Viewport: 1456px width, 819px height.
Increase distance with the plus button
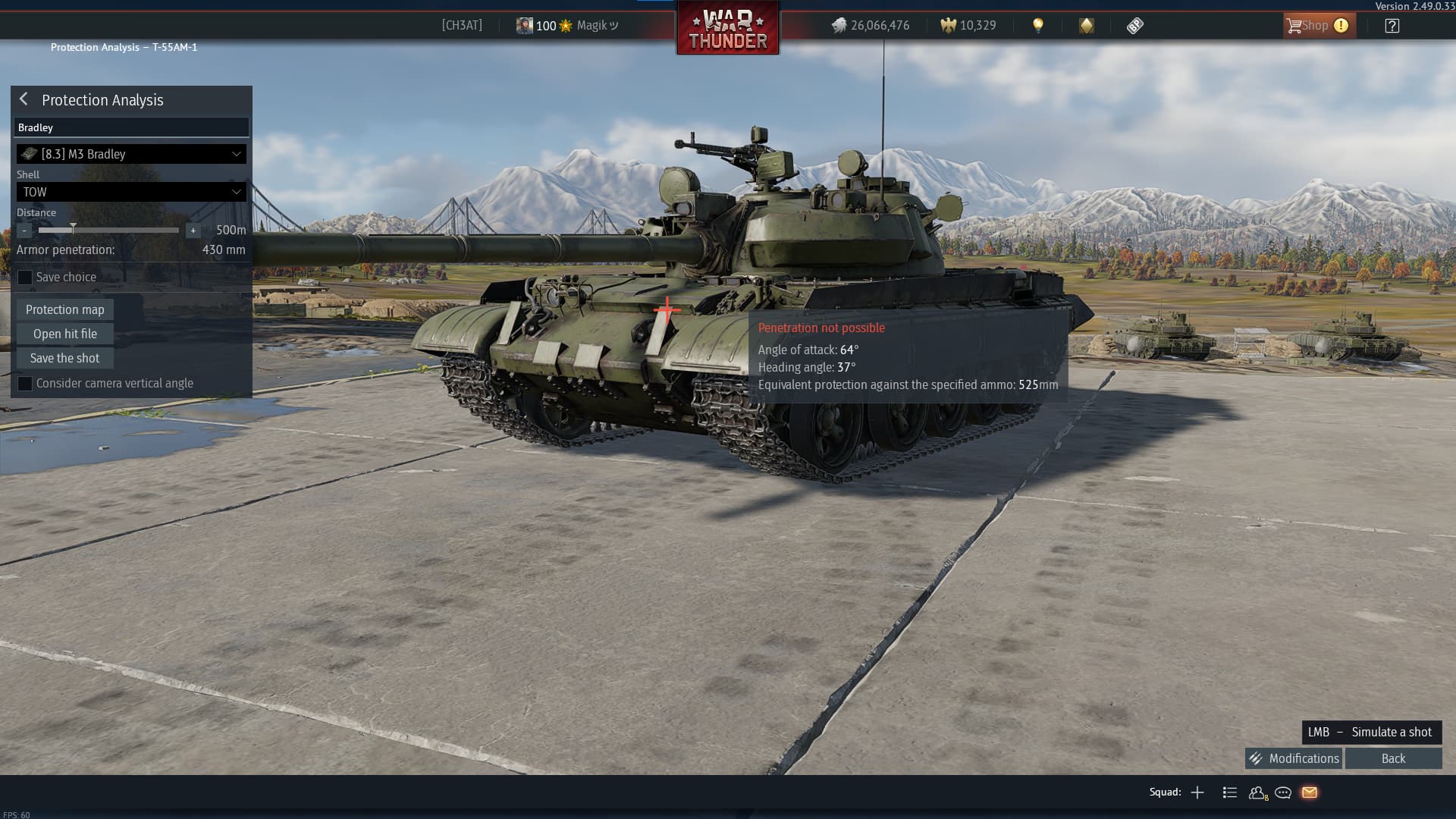pyautogui.click(x=193, y=231)
